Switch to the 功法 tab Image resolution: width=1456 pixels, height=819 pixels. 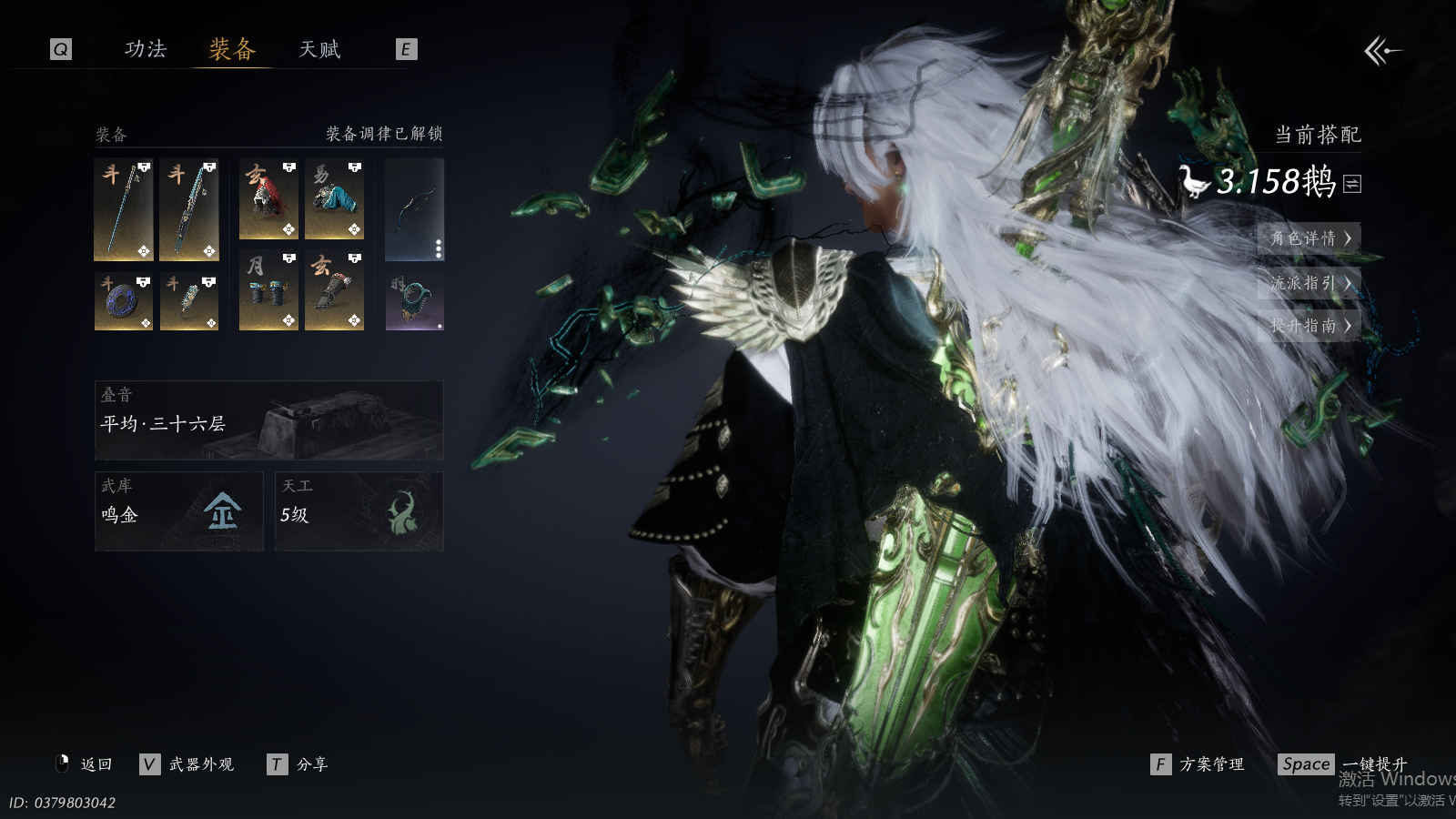click(x=146, y=49)
